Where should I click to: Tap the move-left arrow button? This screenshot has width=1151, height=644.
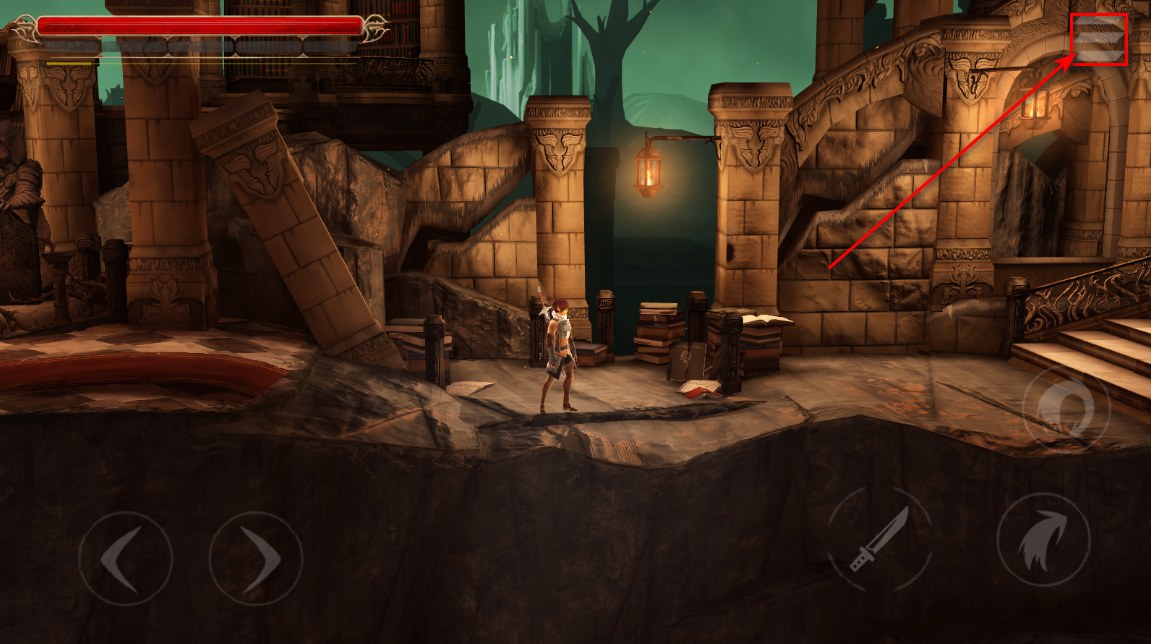pyautogui.click(x=125, y=558)
